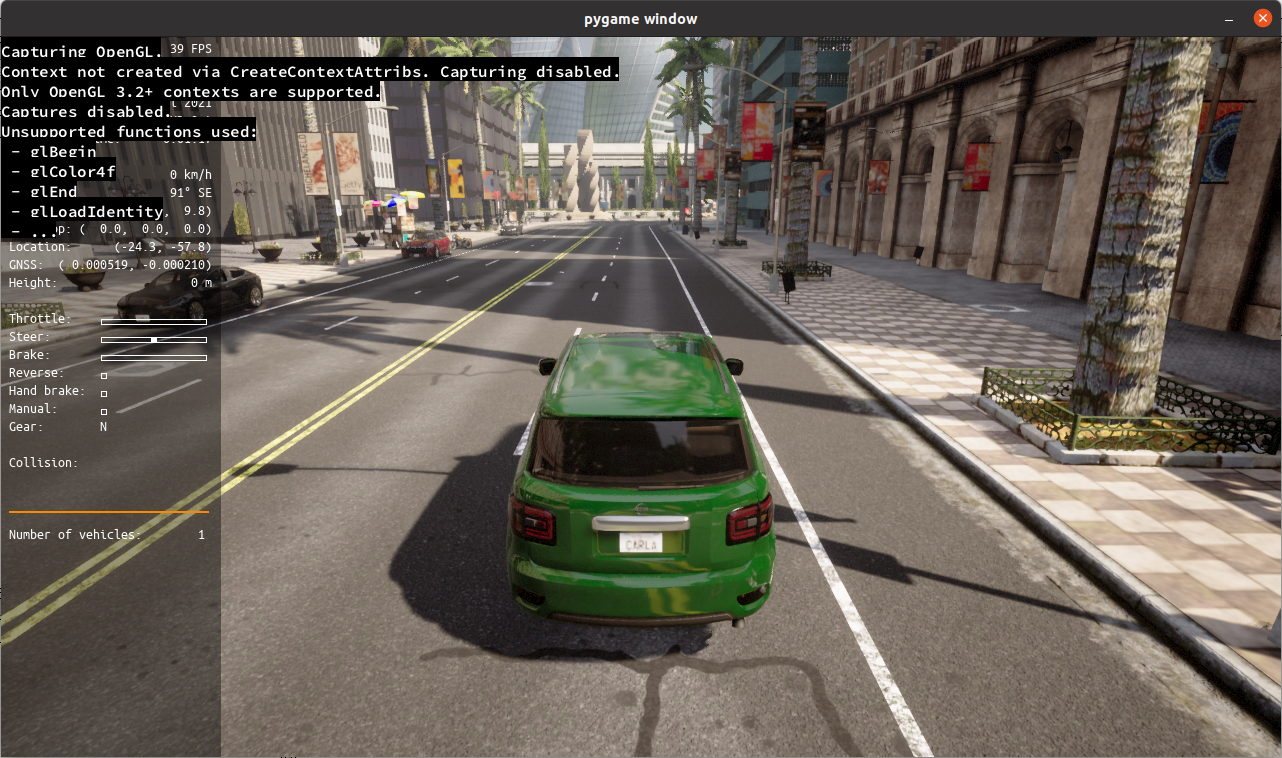Close the pygame window
Image resolution: width=1282 pixels, height=758 pixels.
click(x=1262, y=19)
